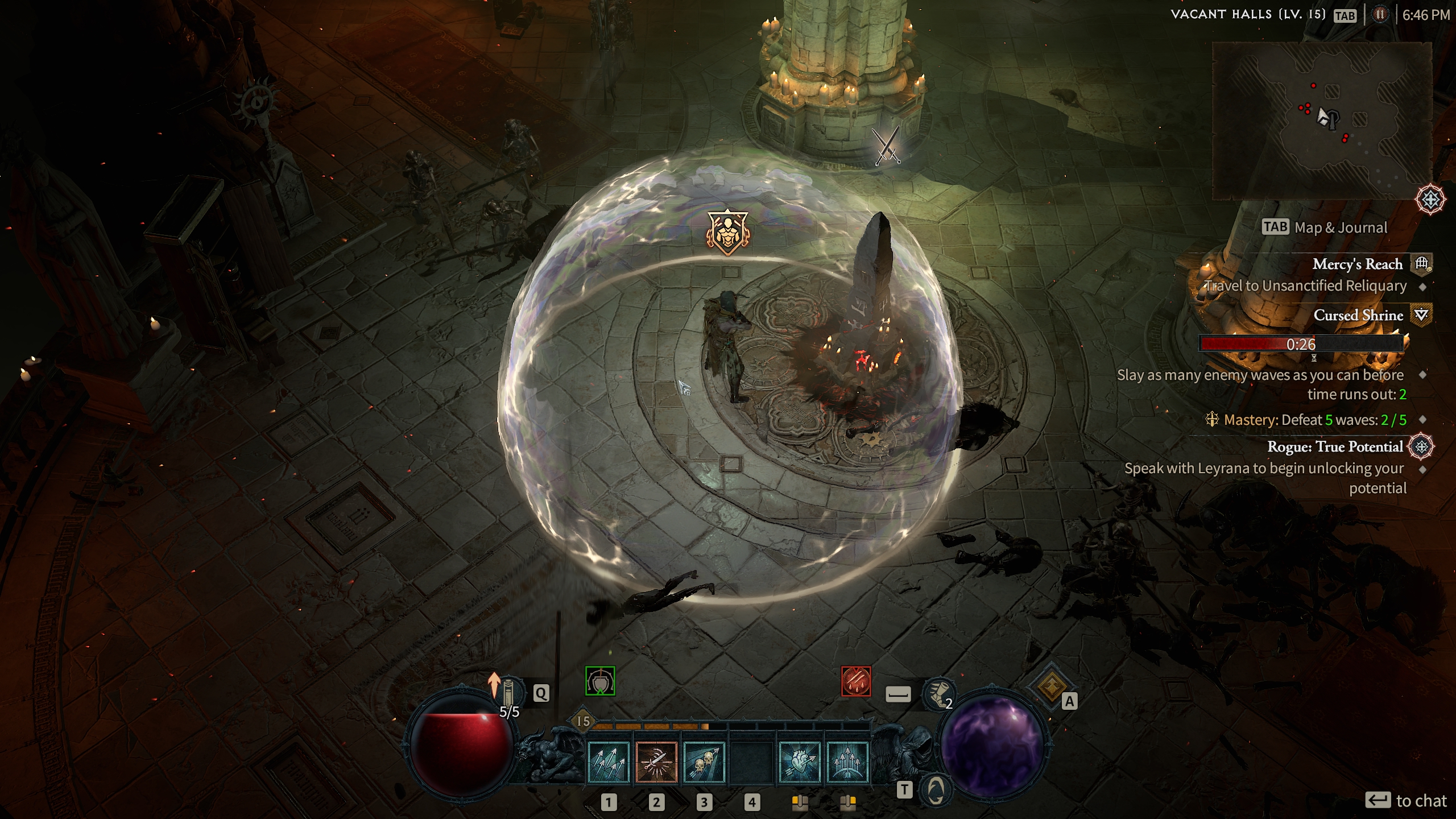Image resolution: width=1456 pixels, height=819 pixels.
Task: Use the winged-boot evade ability
Action: click(x=937, y=694)
